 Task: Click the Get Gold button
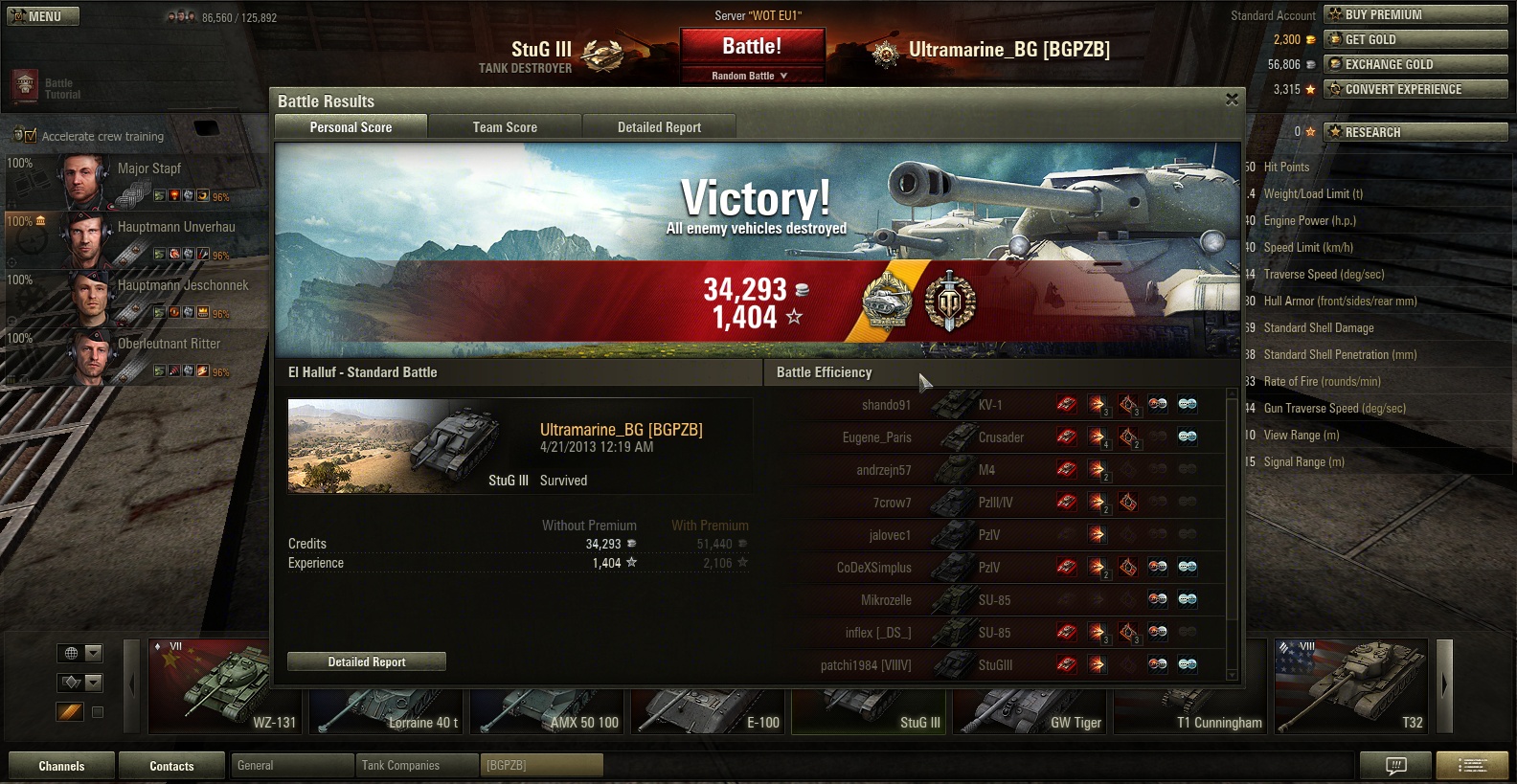[1415, 39]
